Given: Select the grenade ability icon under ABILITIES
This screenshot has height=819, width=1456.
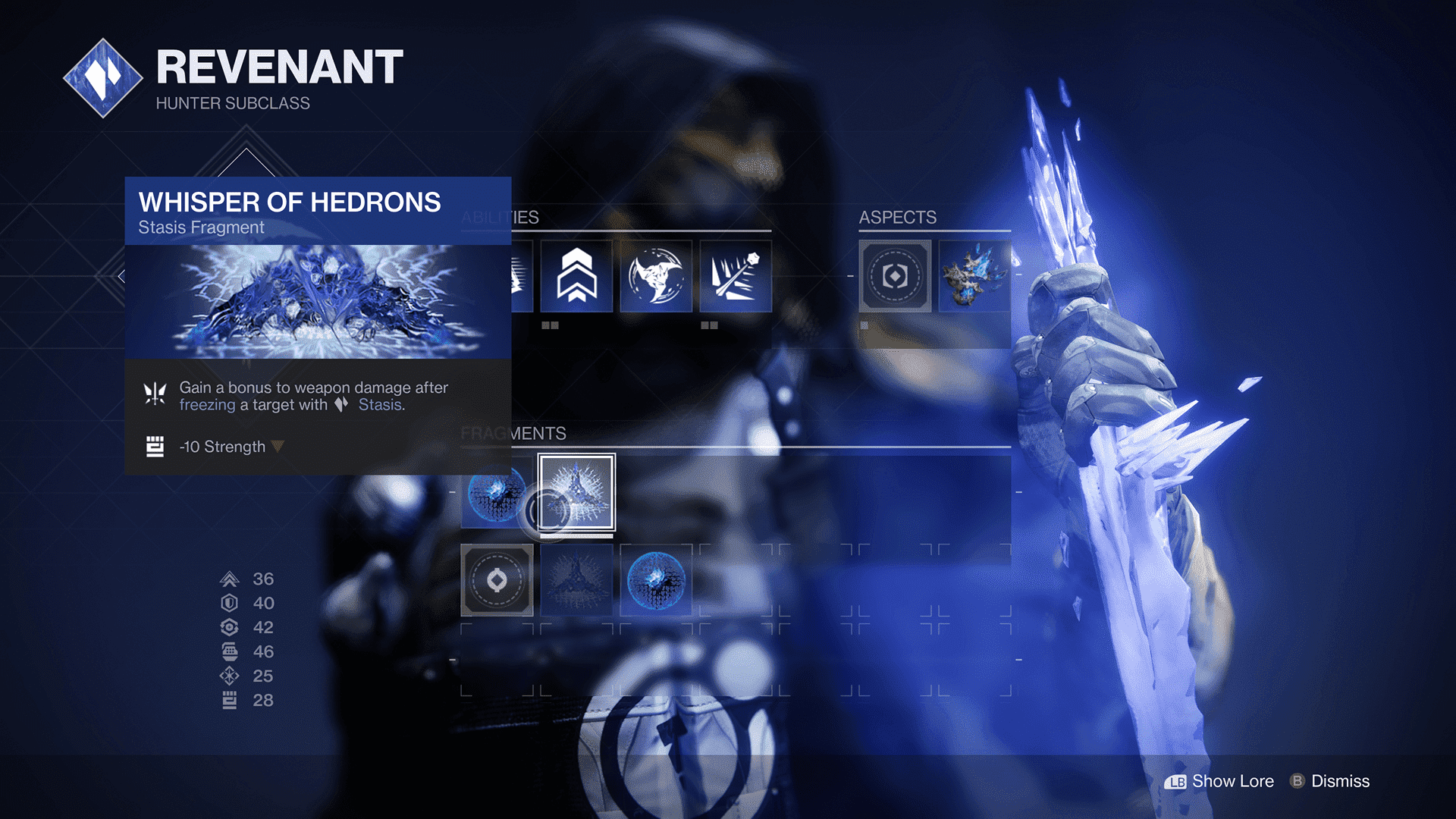Looking at the screenshot, I should [x=735, y=276].
